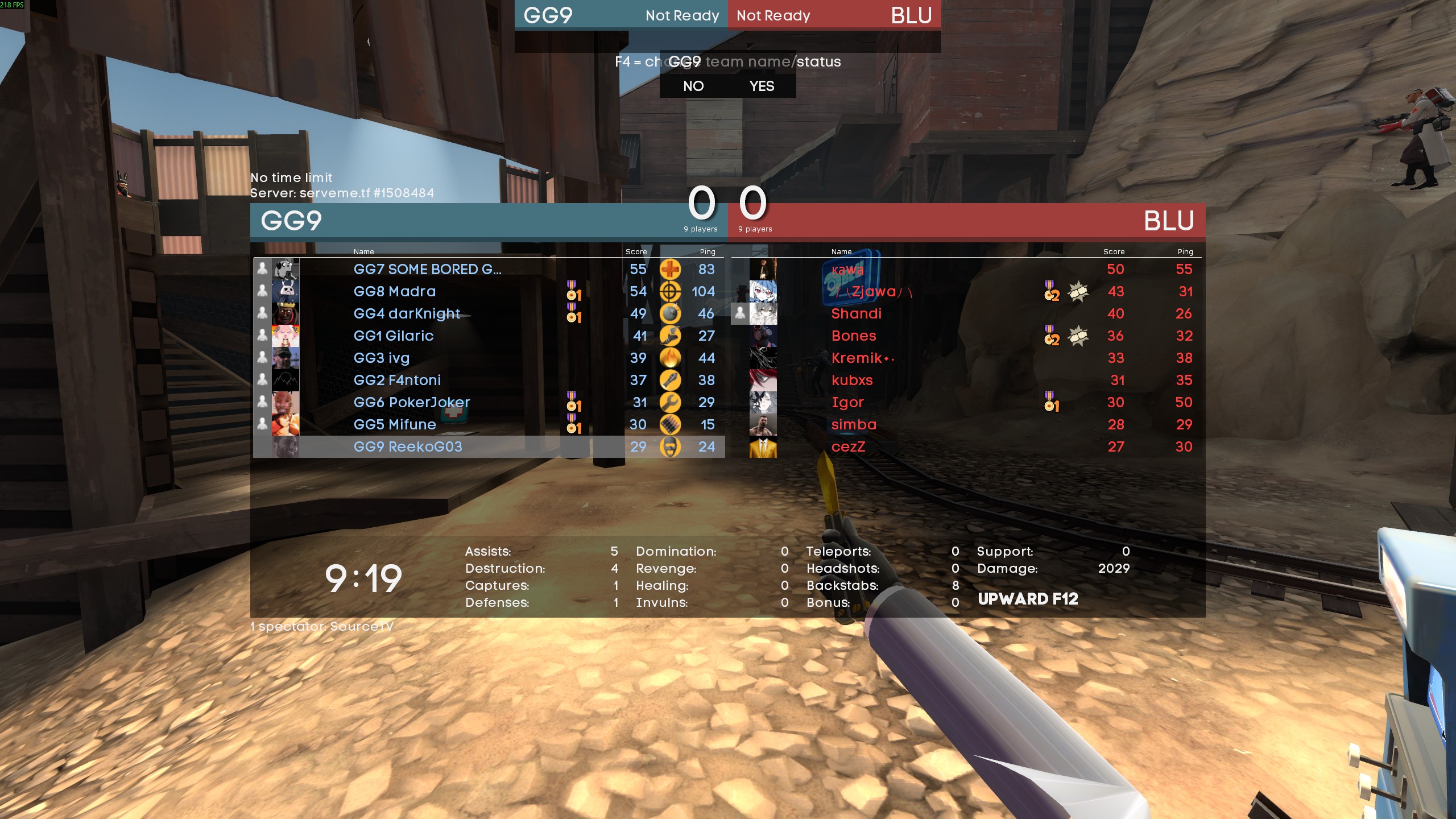Viewport: 1456px width, 819px height.
Task: Select player GG1 Gilaric
Action: pyautogui.click(x=393, y=336)
